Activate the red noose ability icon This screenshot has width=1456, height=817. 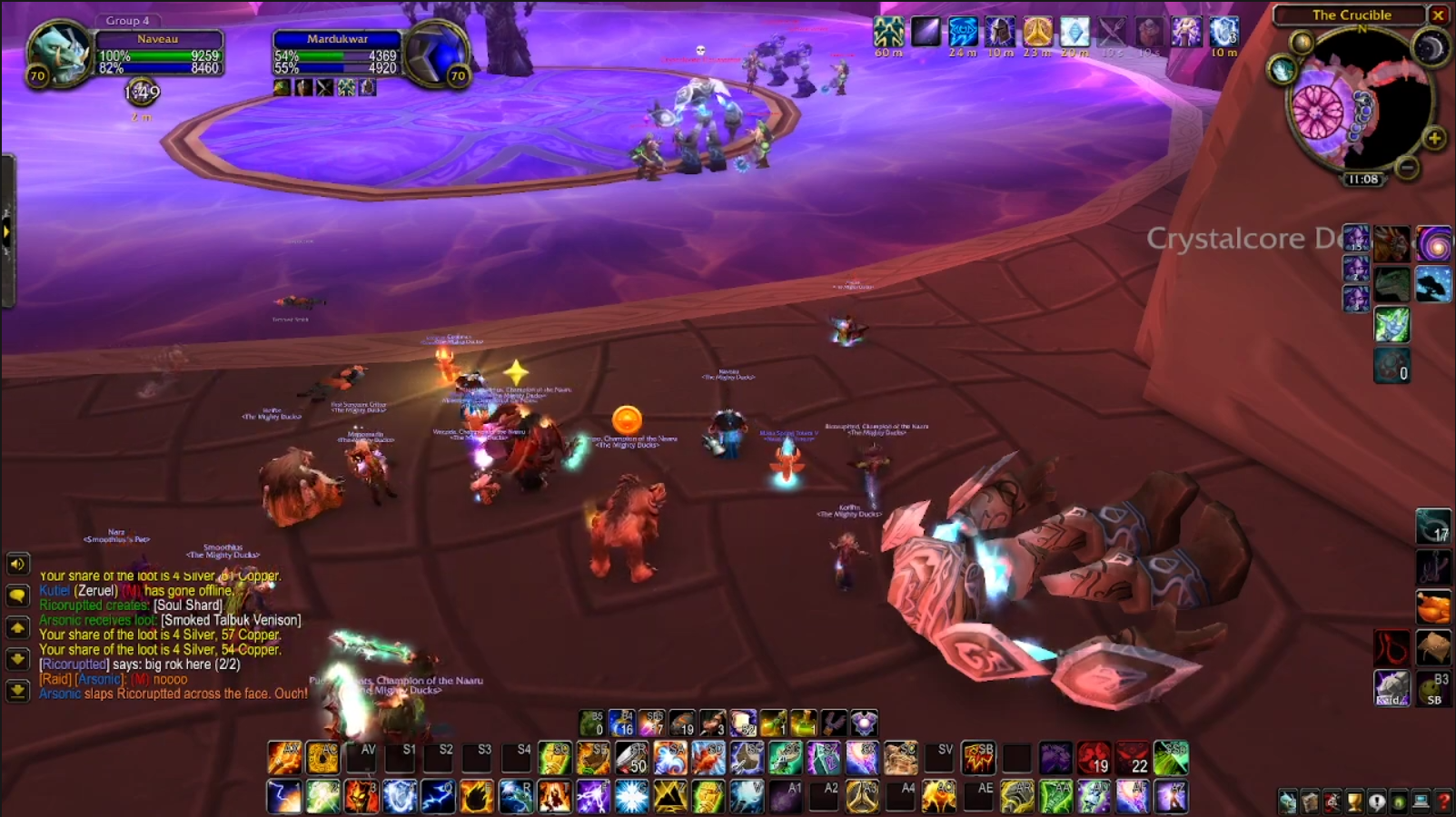pyautogui.click(x=1392, y=648)
